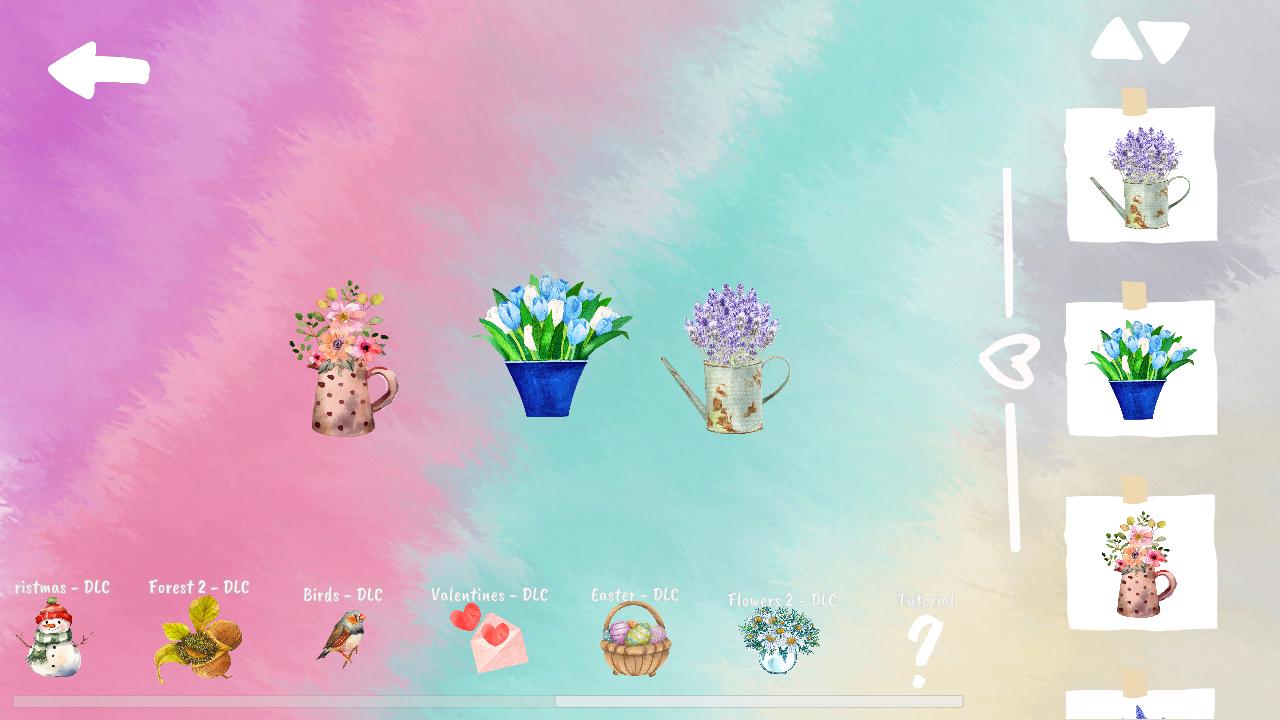Select the Flowers 2 DLC daisies icon

click(x=780, y=640)
